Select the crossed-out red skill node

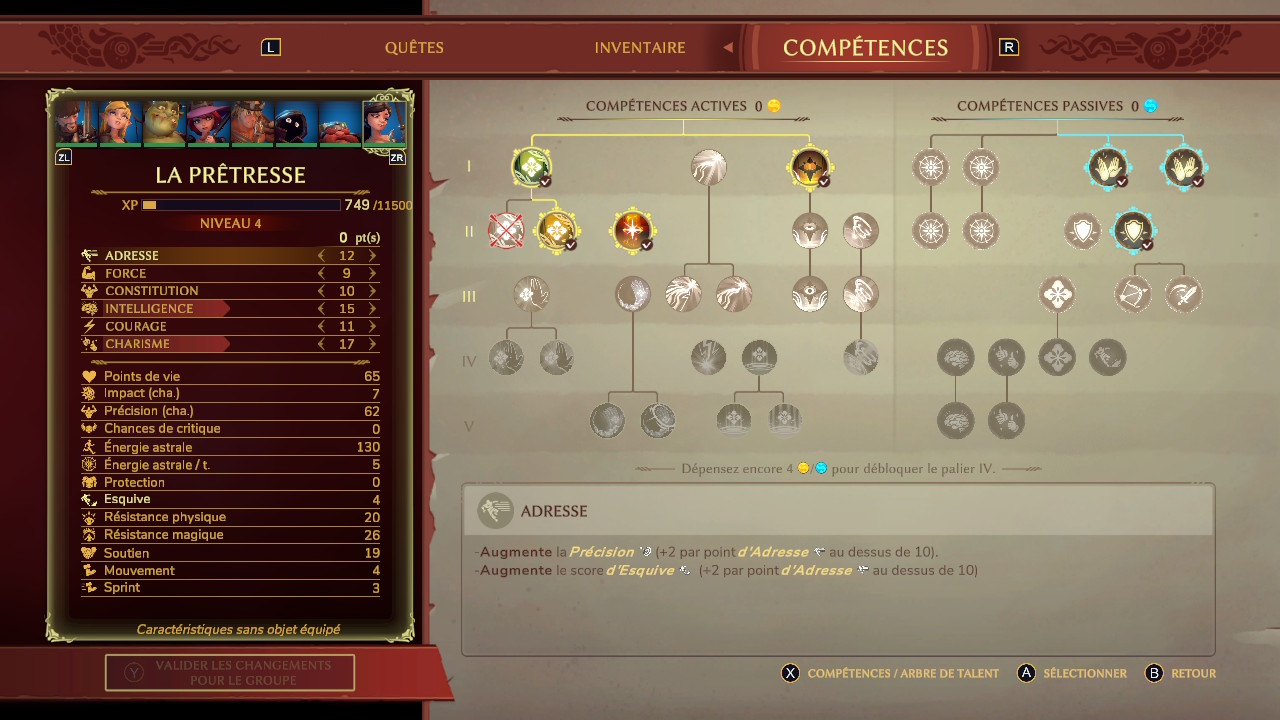coord(506,231)
